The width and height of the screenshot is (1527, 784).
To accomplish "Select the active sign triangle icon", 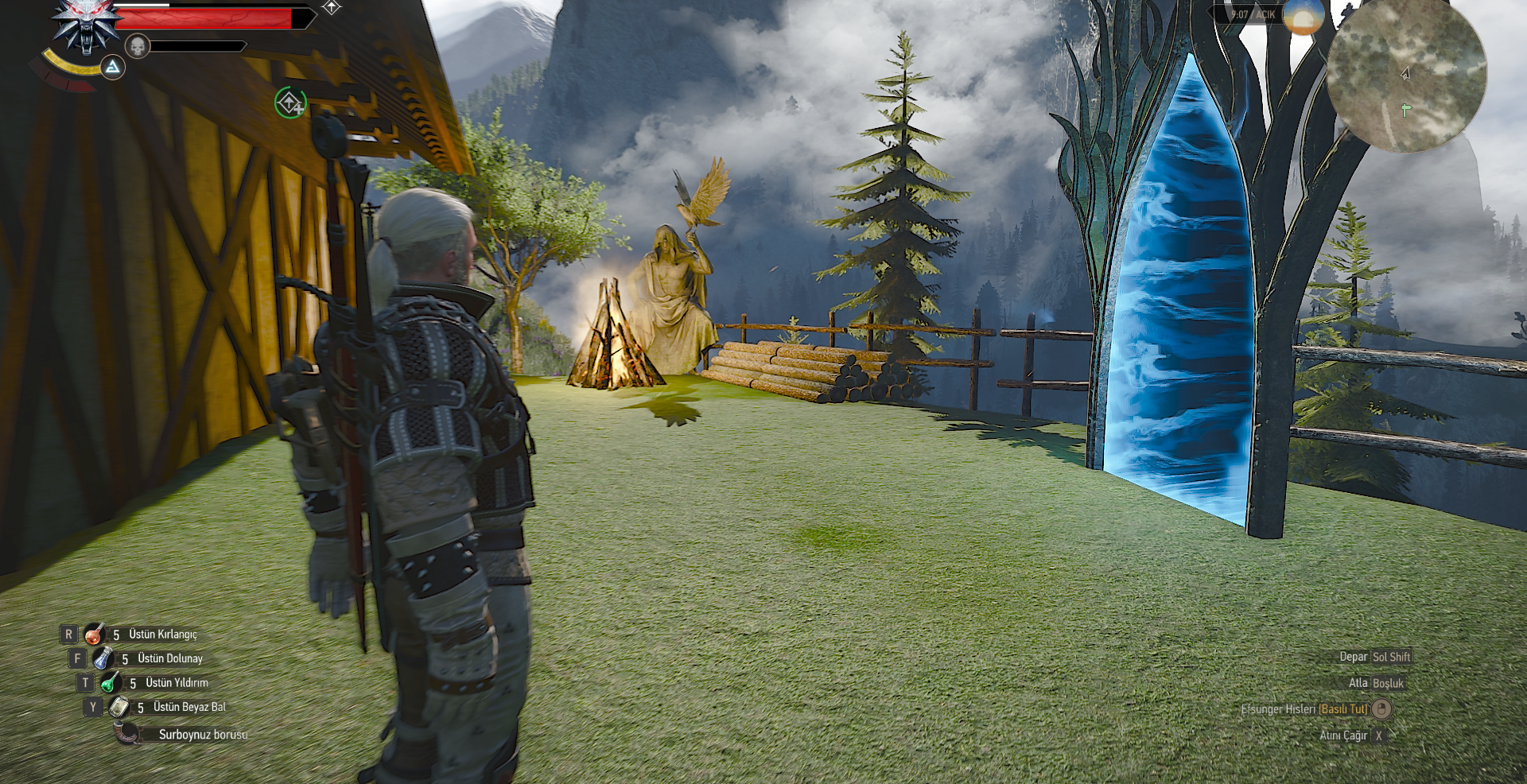I will click(x=113, y=68).
